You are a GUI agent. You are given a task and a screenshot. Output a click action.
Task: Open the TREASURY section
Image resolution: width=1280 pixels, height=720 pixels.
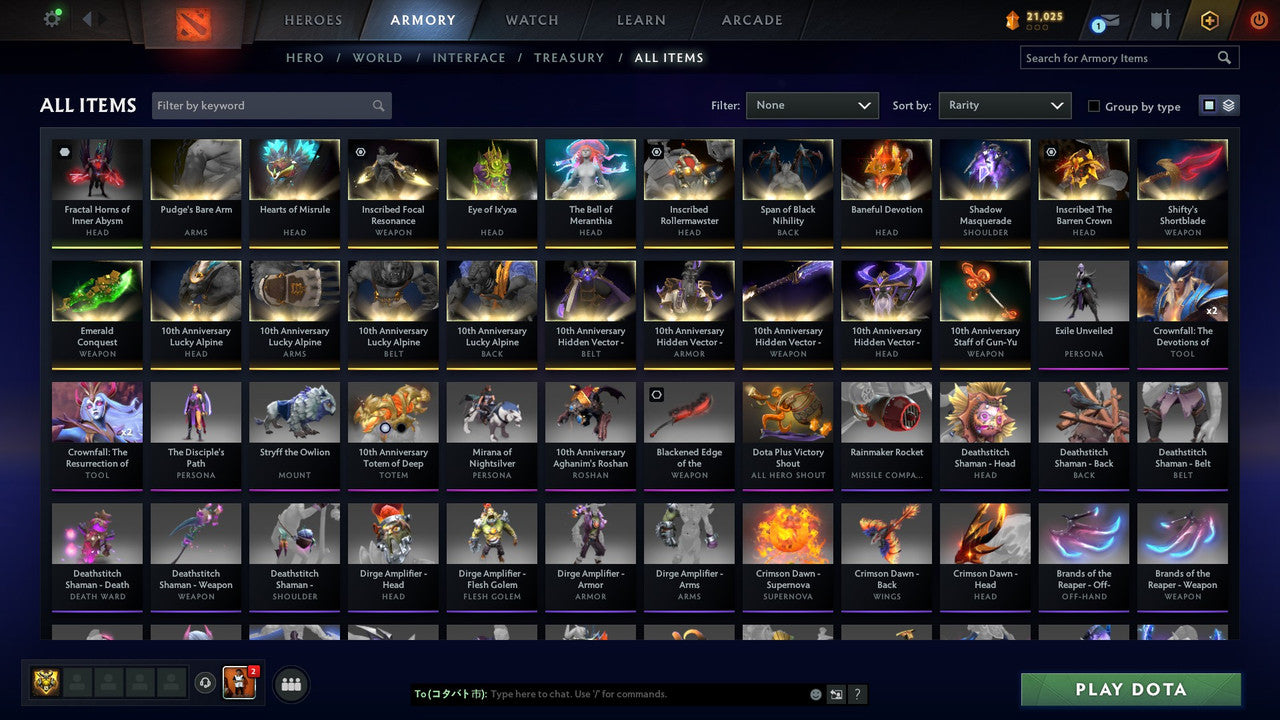[x=569, y=57]
